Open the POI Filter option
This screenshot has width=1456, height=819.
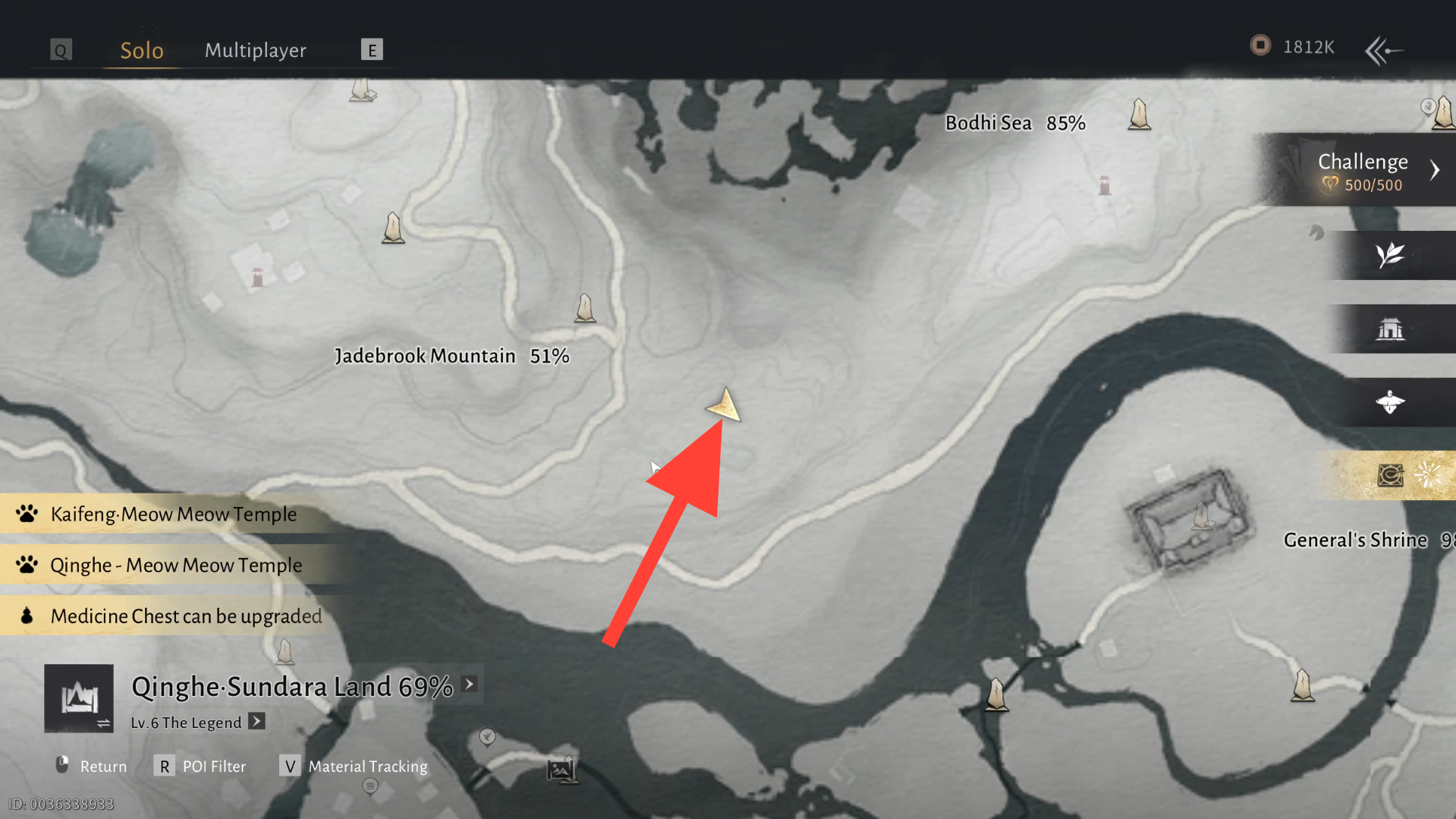212,766
